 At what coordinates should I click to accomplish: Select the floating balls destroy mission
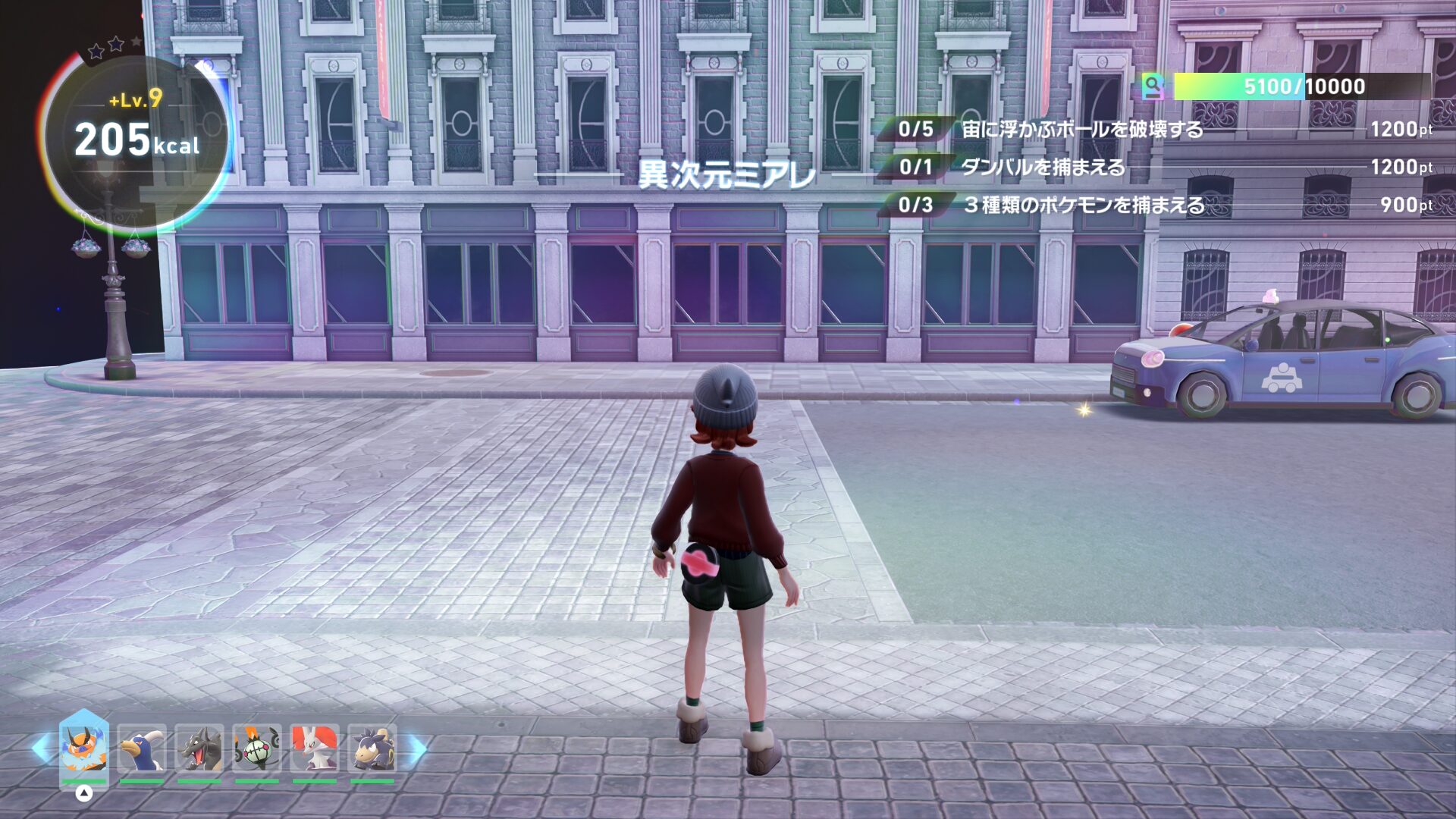click(1081, 129)
